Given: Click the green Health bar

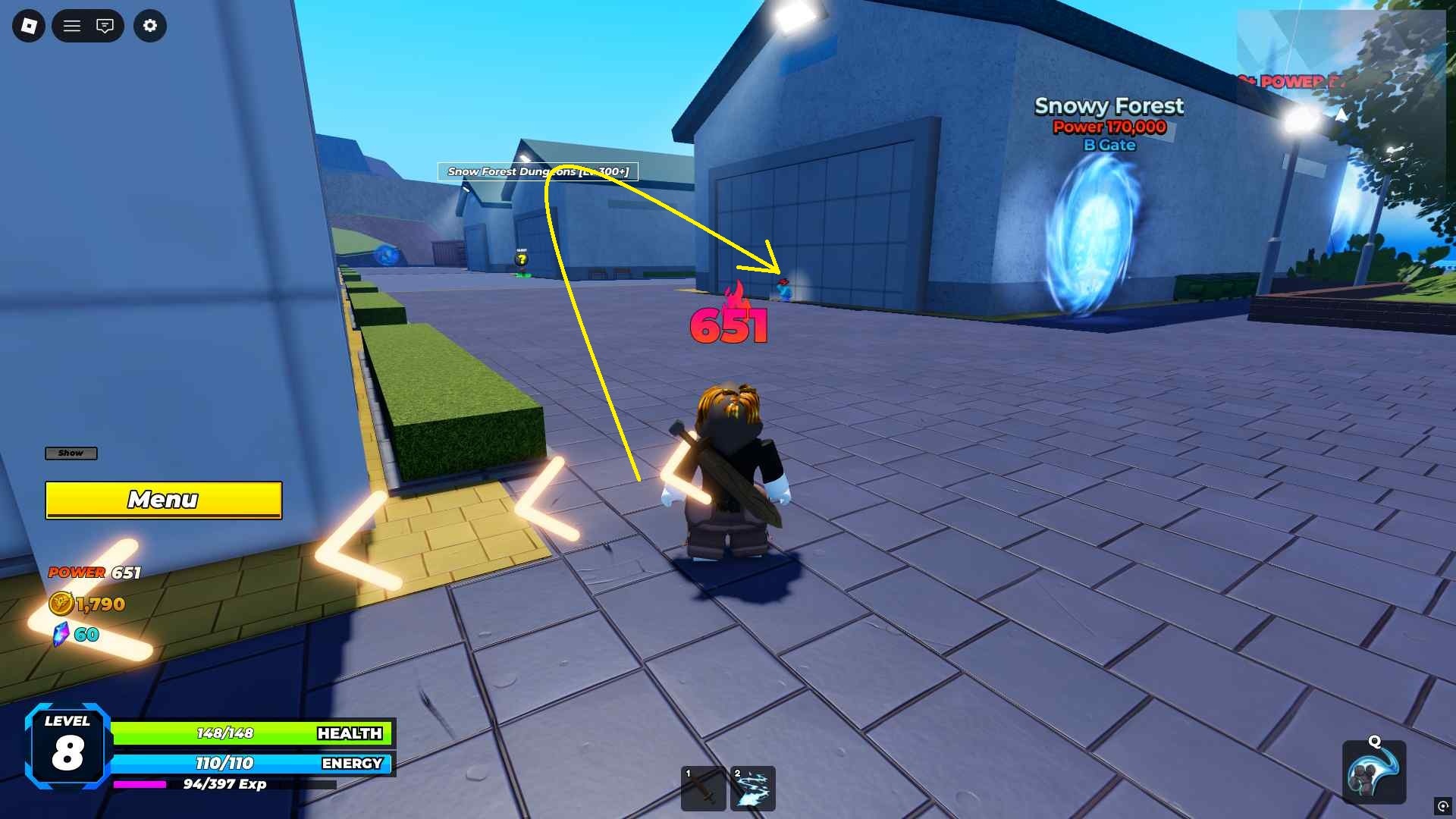Looking at the screenshot, I should (x=250, y=733).
